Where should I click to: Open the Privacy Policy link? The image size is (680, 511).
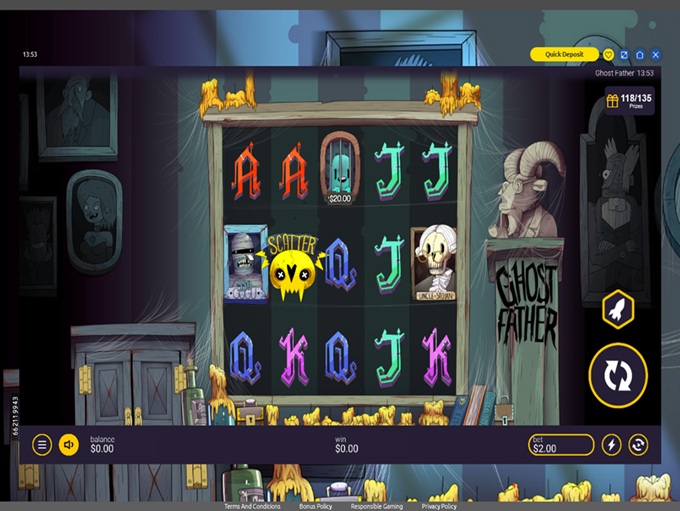[x=439, y=507]
